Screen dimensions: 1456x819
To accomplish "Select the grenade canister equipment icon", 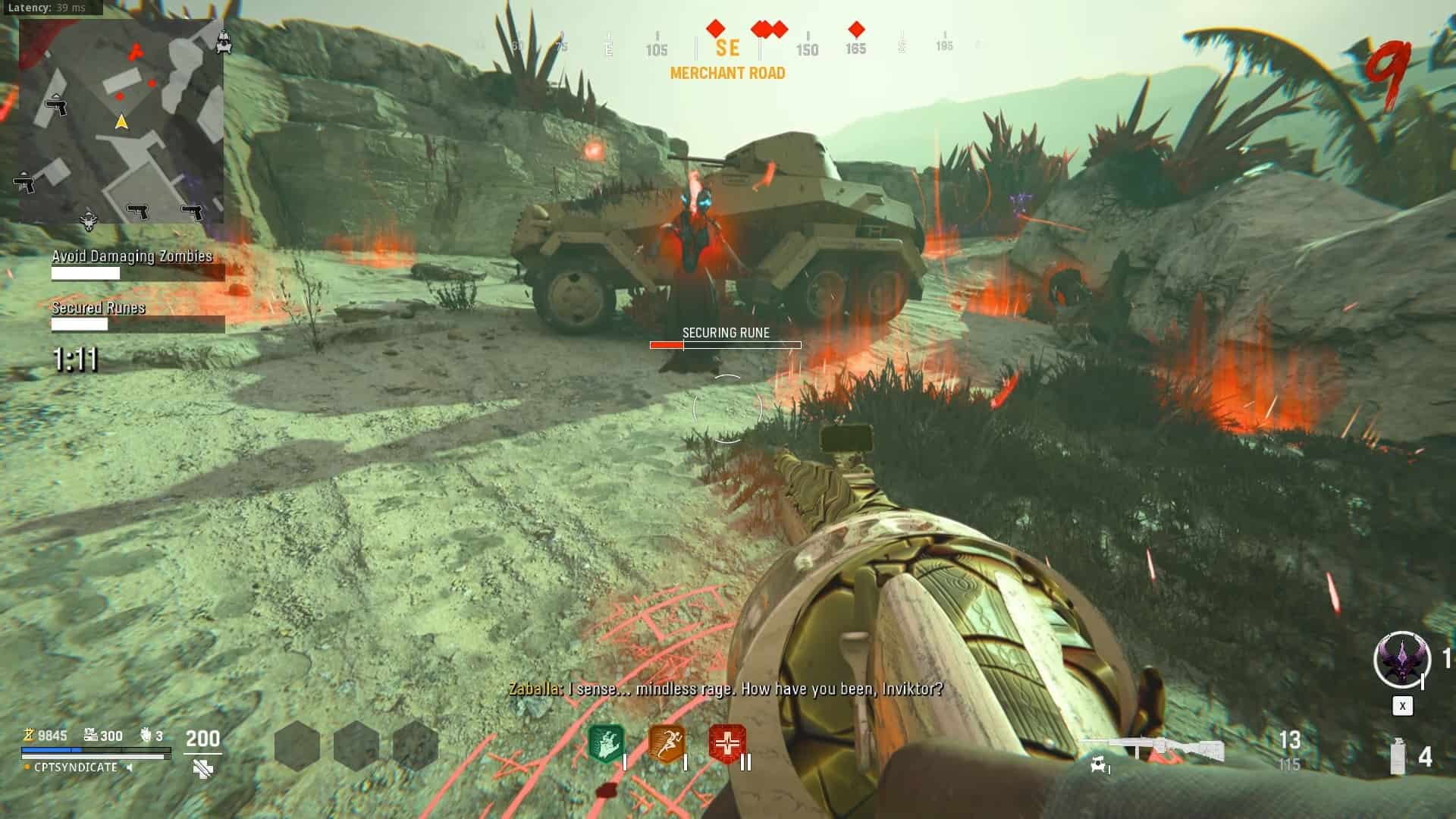I will point(1397,756).
